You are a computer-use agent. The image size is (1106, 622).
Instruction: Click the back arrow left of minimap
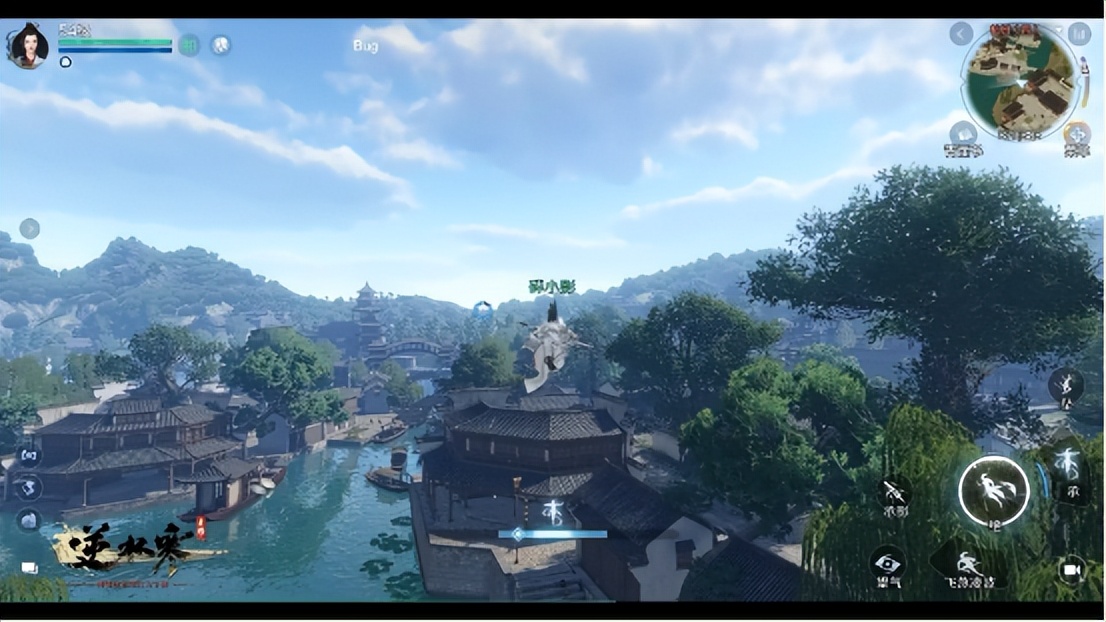click(961, 34)
